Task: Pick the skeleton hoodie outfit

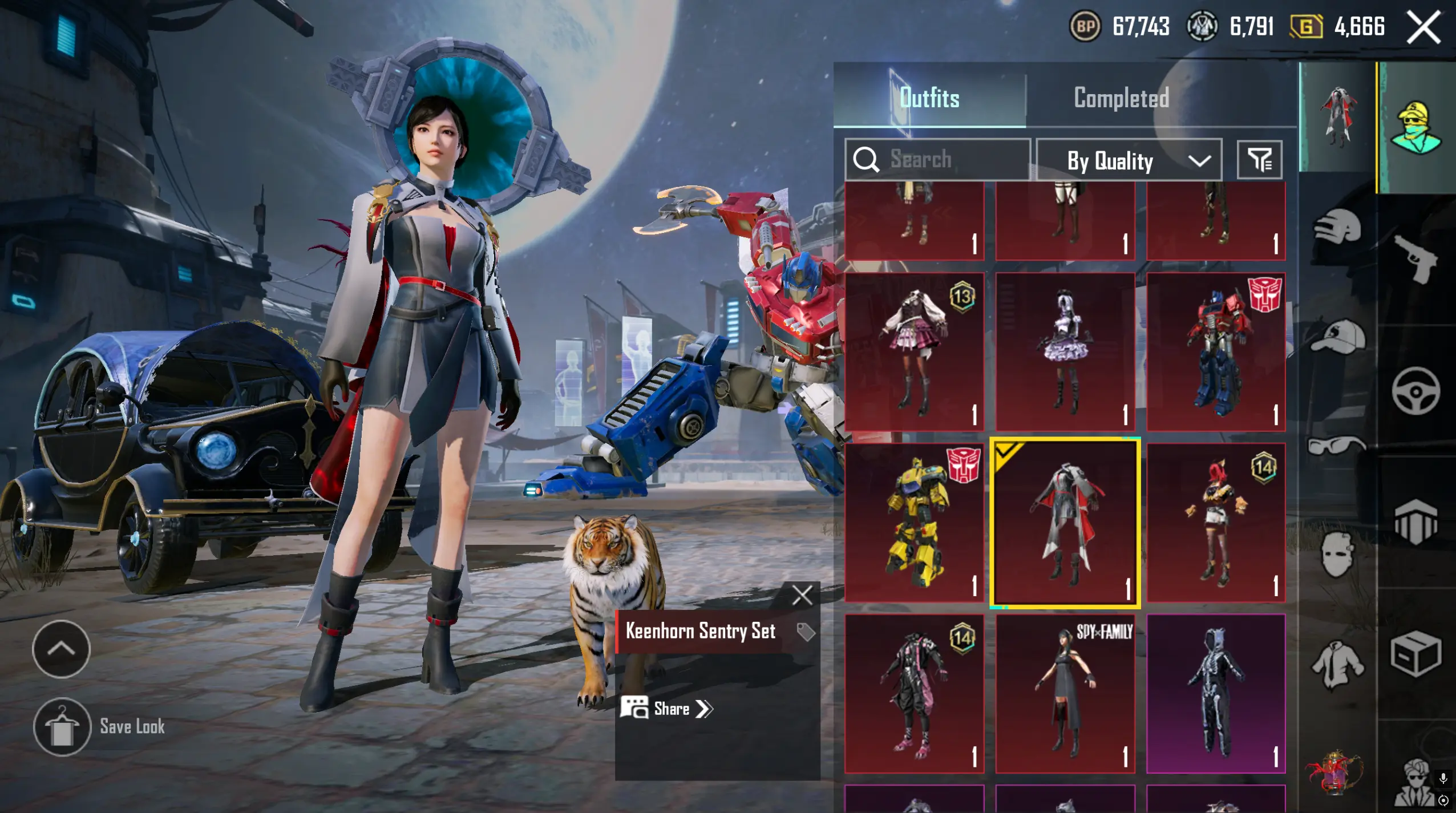Action: [1216, 693]
